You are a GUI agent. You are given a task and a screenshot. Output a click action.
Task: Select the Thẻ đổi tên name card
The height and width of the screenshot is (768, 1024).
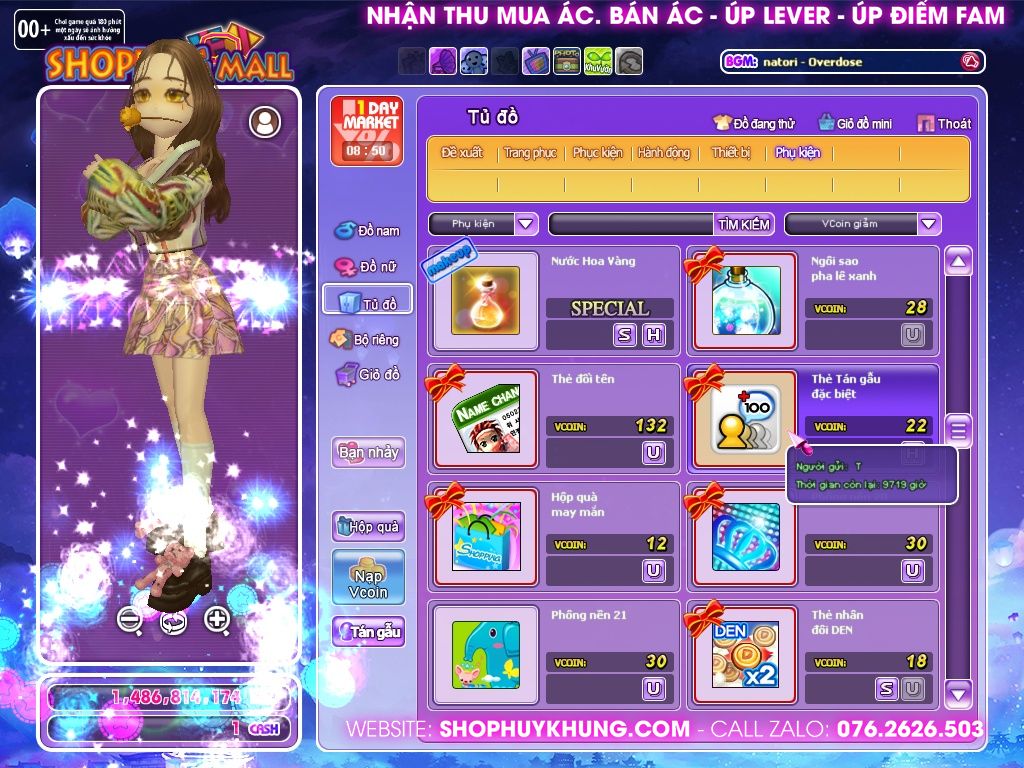pyautogui.click(x=485, y=418)
